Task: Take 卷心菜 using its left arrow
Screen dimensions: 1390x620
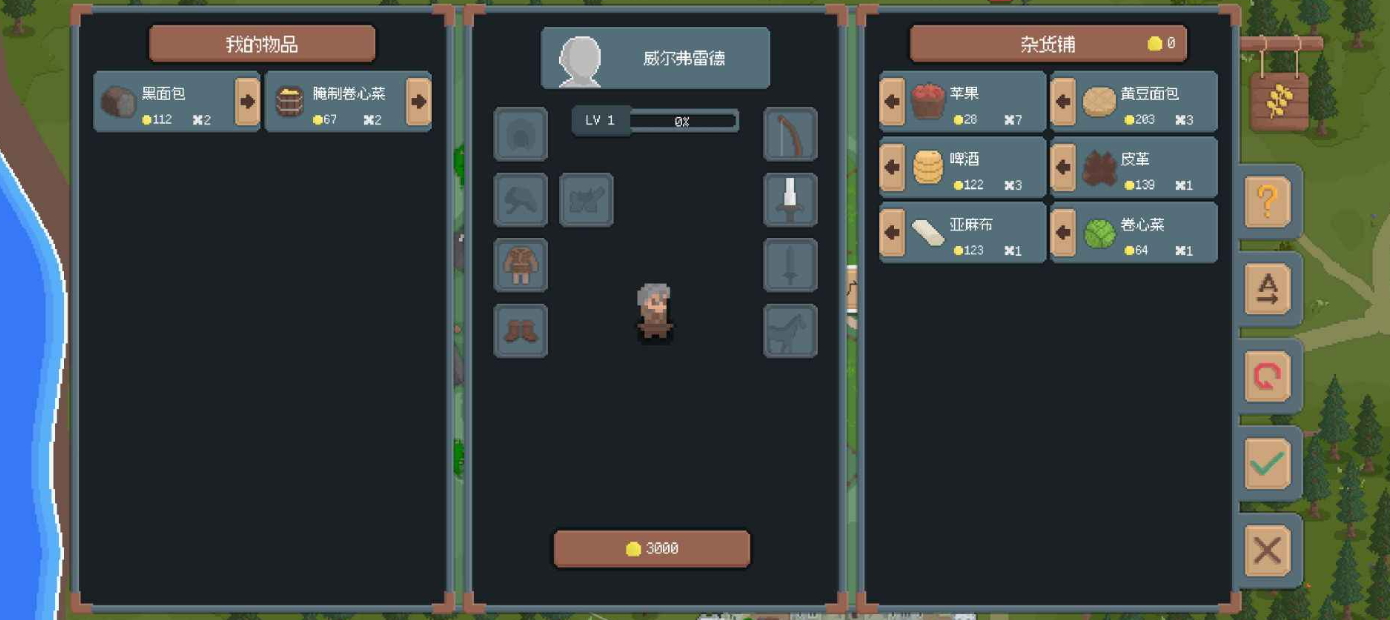Action: [x=1063, y=233]
